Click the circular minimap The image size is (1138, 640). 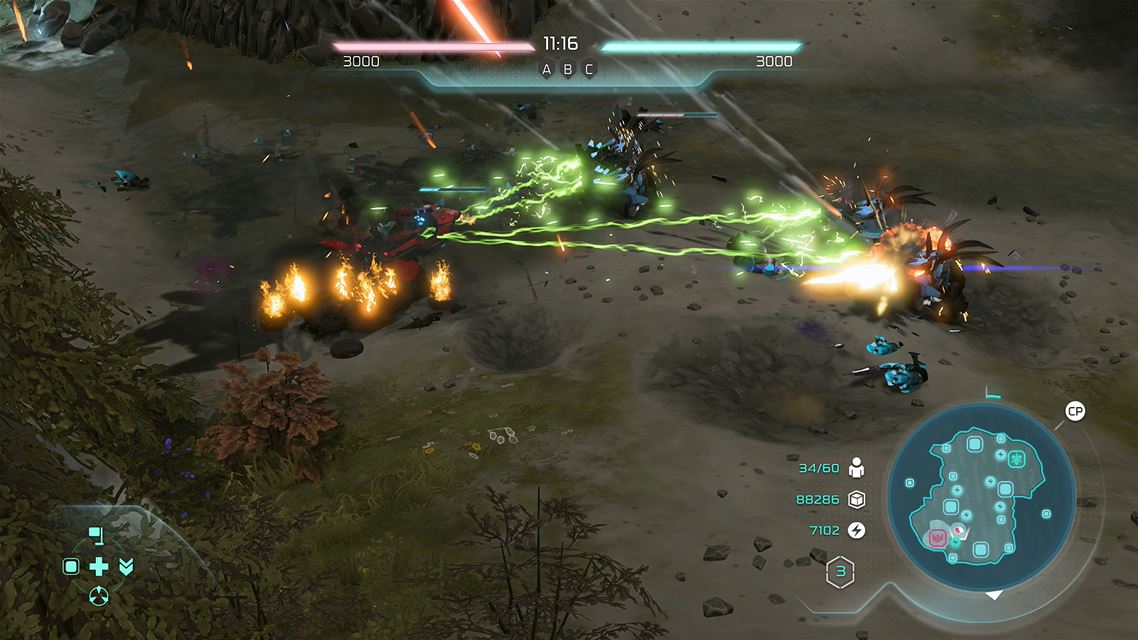(x=981, y=498)
